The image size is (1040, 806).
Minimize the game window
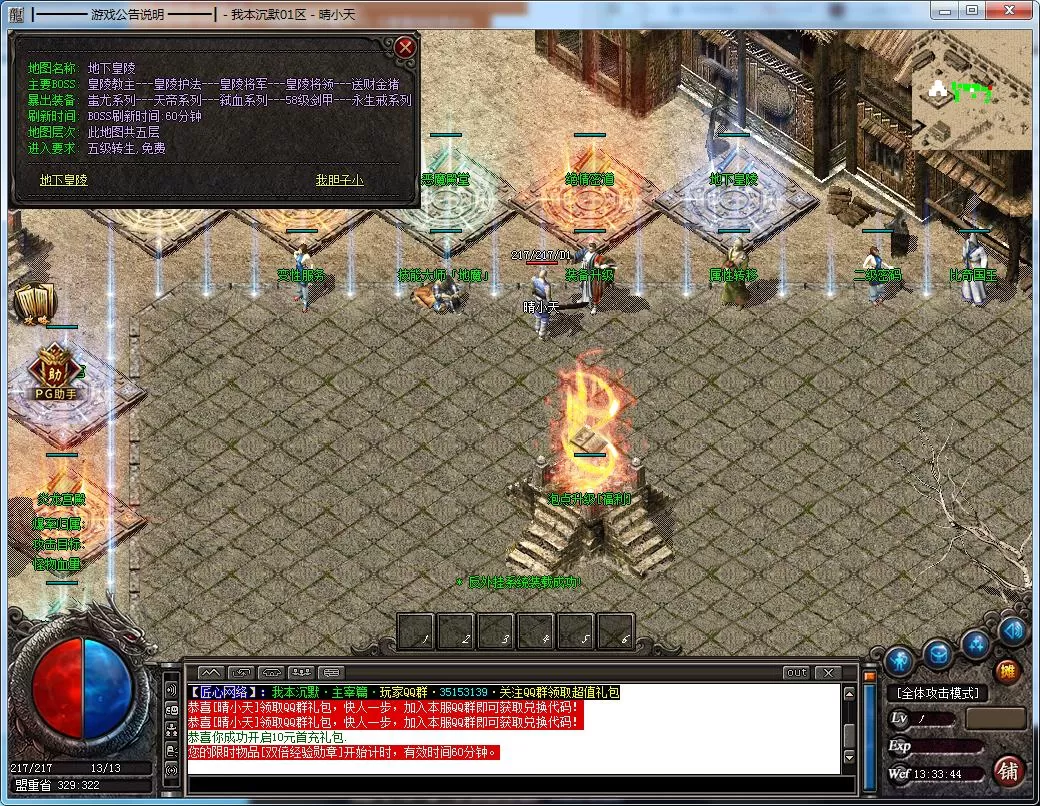coord(945,11)
